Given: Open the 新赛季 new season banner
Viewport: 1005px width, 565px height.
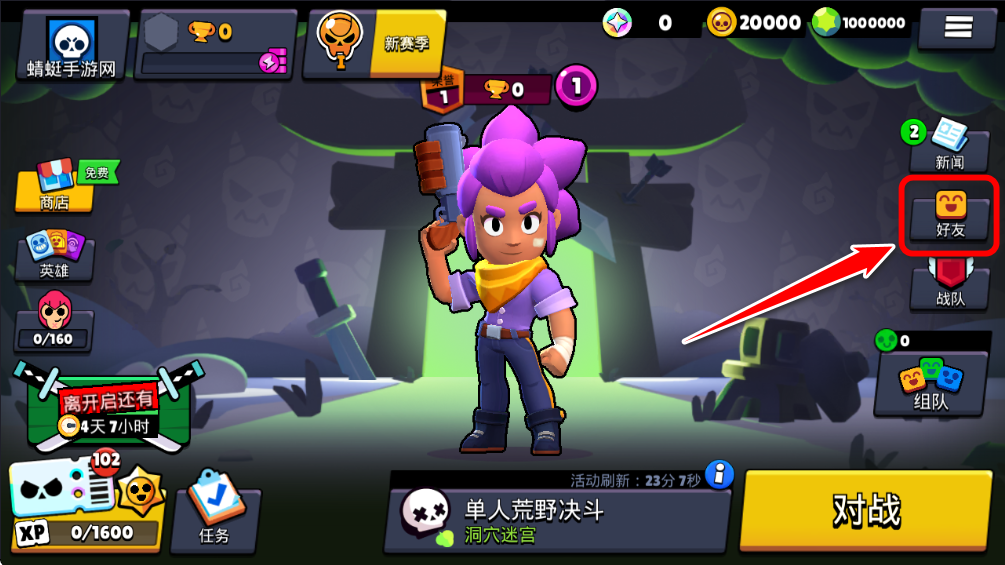Looking at the screenshot, I should point(375,43).
